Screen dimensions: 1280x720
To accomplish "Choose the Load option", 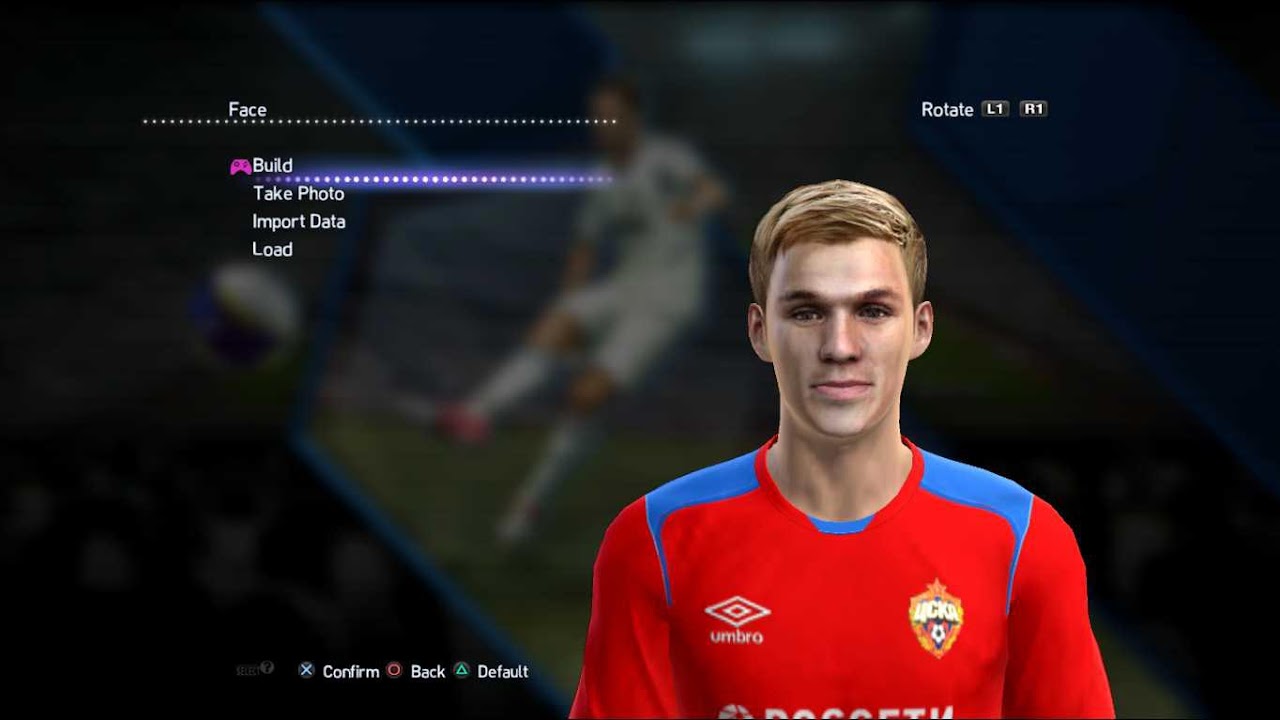I will 275,249.
